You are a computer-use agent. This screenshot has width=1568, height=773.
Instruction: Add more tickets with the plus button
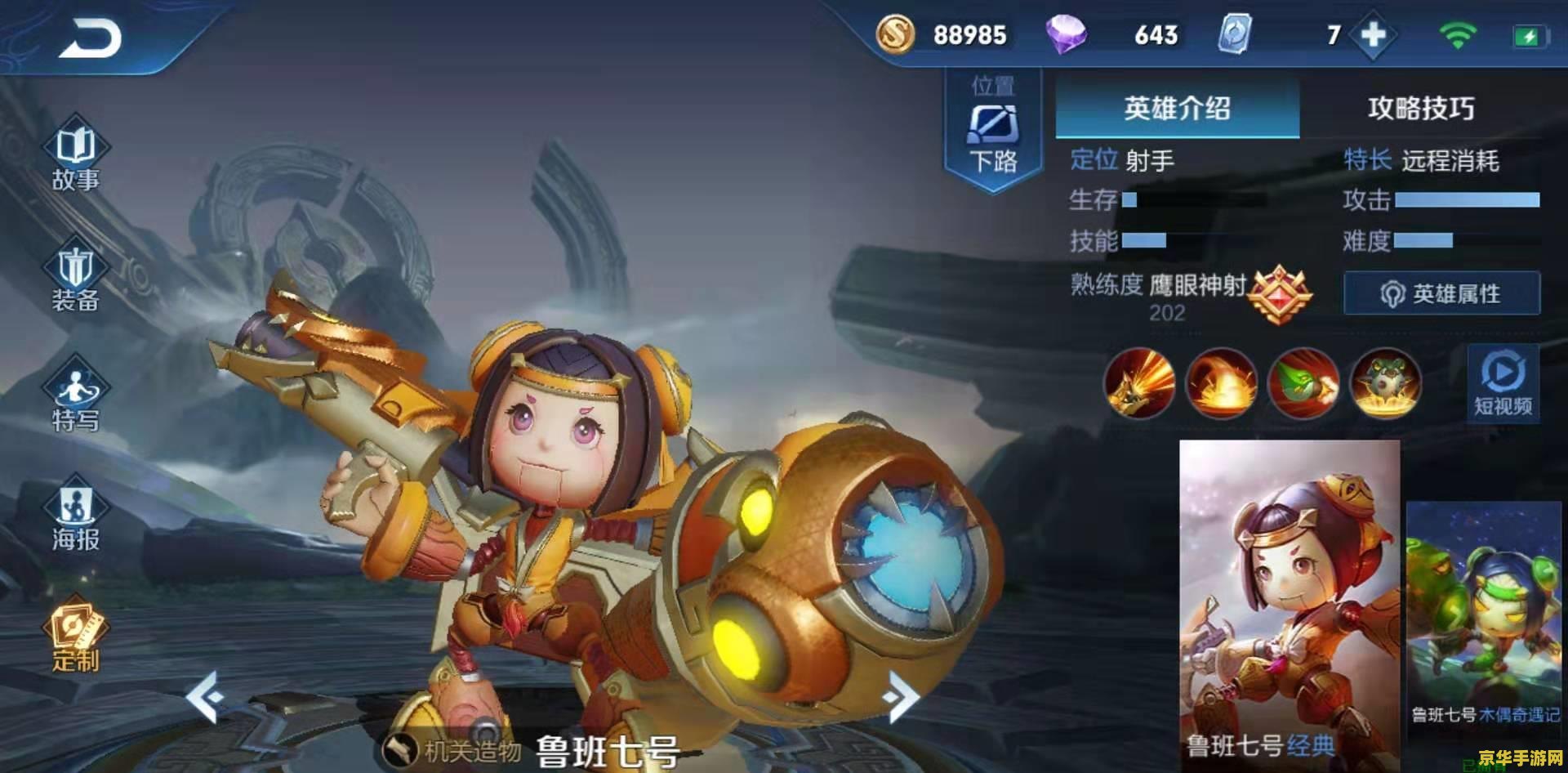[x=1373, y=35]
